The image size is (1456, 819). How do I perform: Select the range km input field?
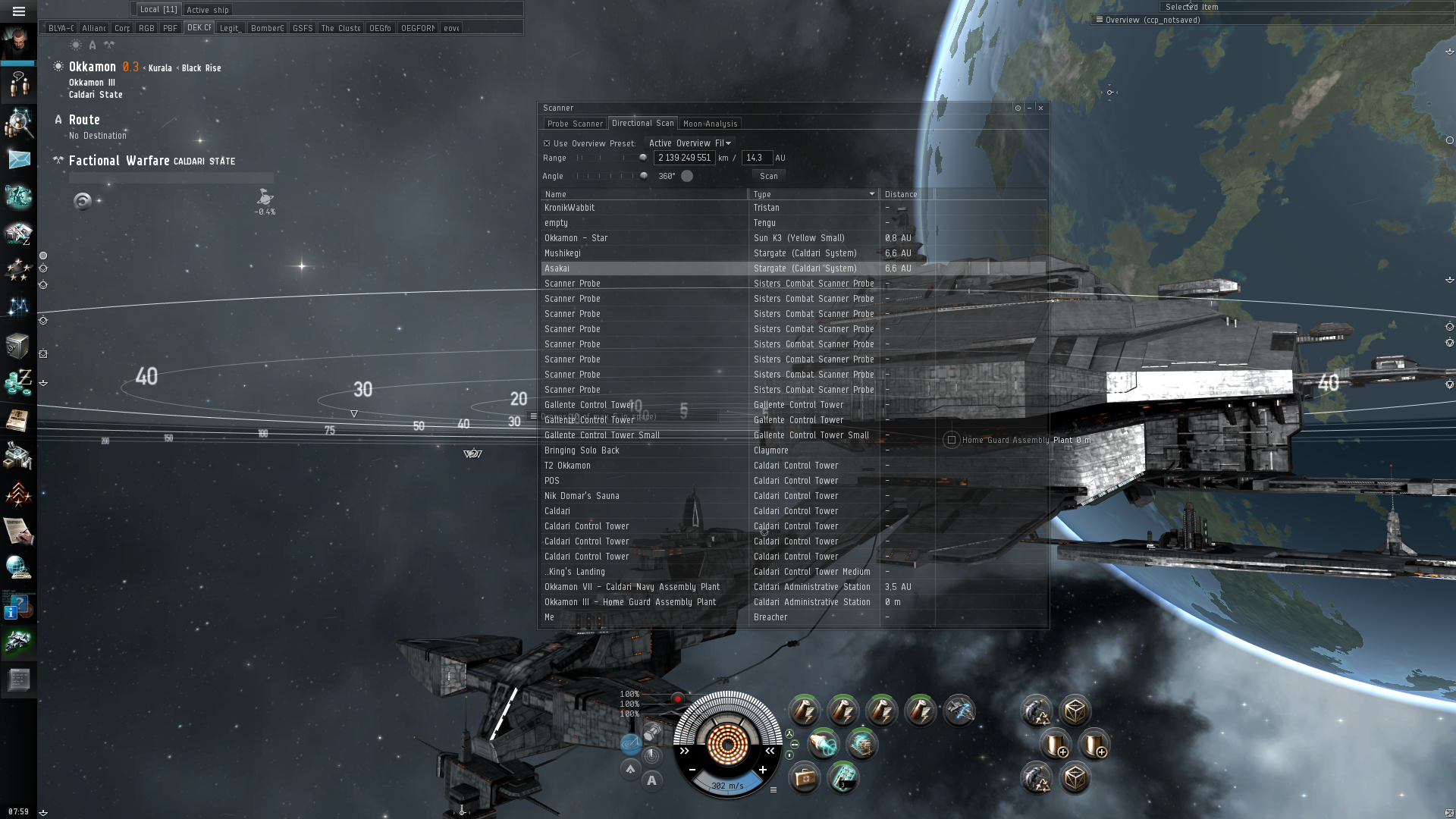(684, 158)
